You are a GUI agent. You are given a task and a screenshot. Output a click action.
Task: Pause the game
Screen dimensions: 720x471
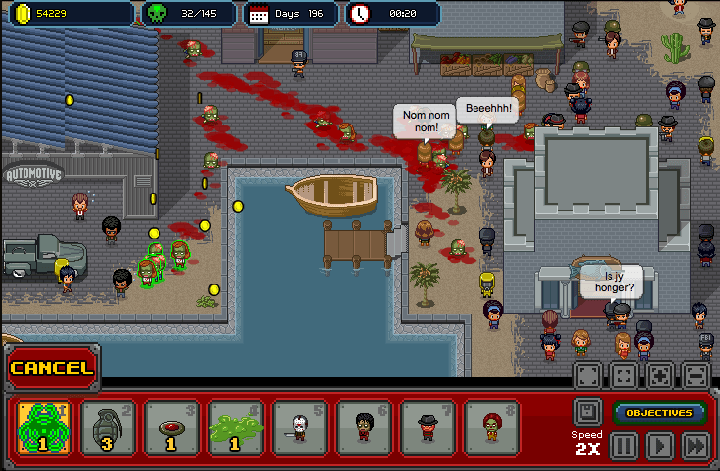[x=624, y=445]
